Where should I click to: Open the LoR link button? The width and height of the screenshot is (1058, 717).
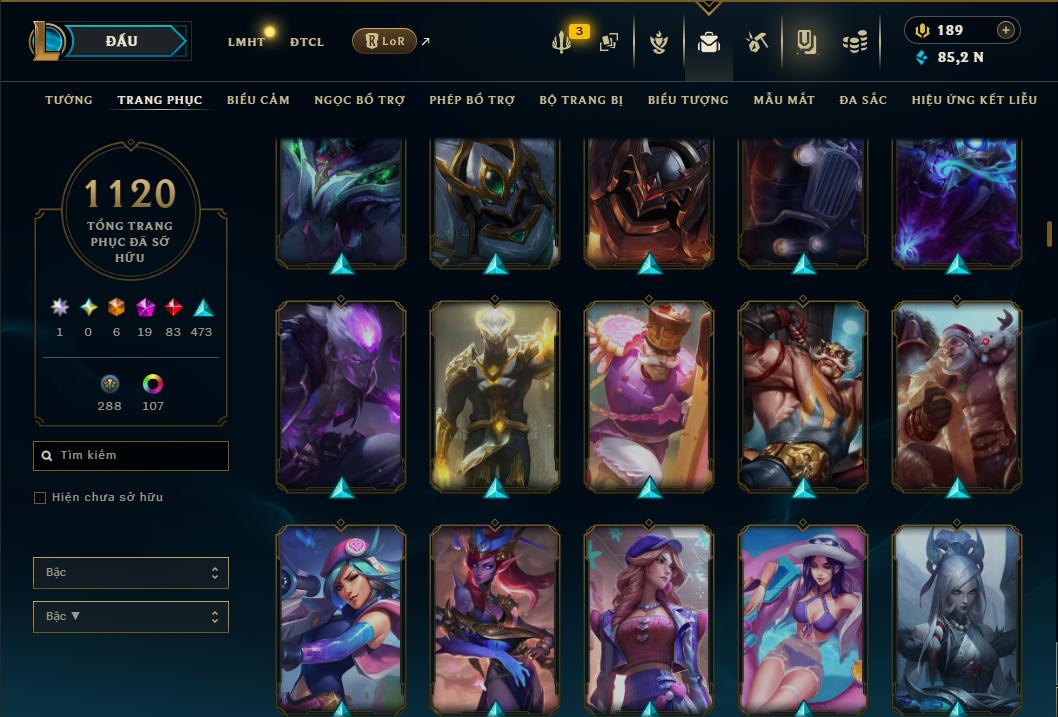384,41
